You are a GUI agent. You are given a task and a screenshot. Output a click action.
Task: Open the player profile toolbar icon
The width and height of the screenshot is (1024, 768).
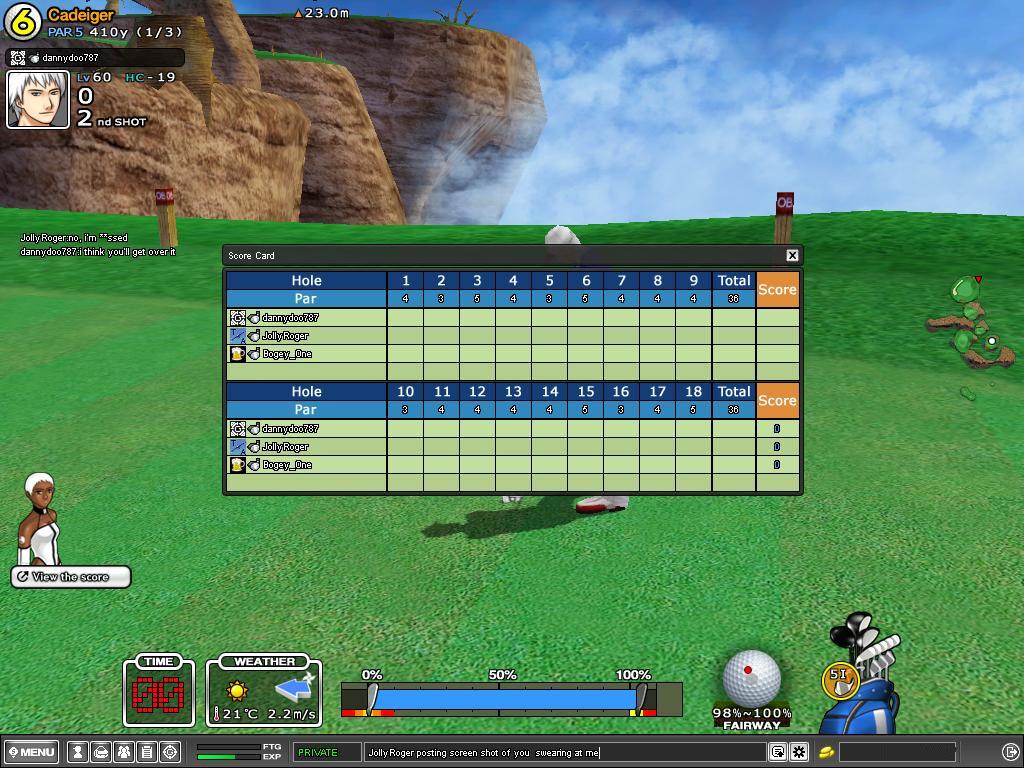[77, 752]
